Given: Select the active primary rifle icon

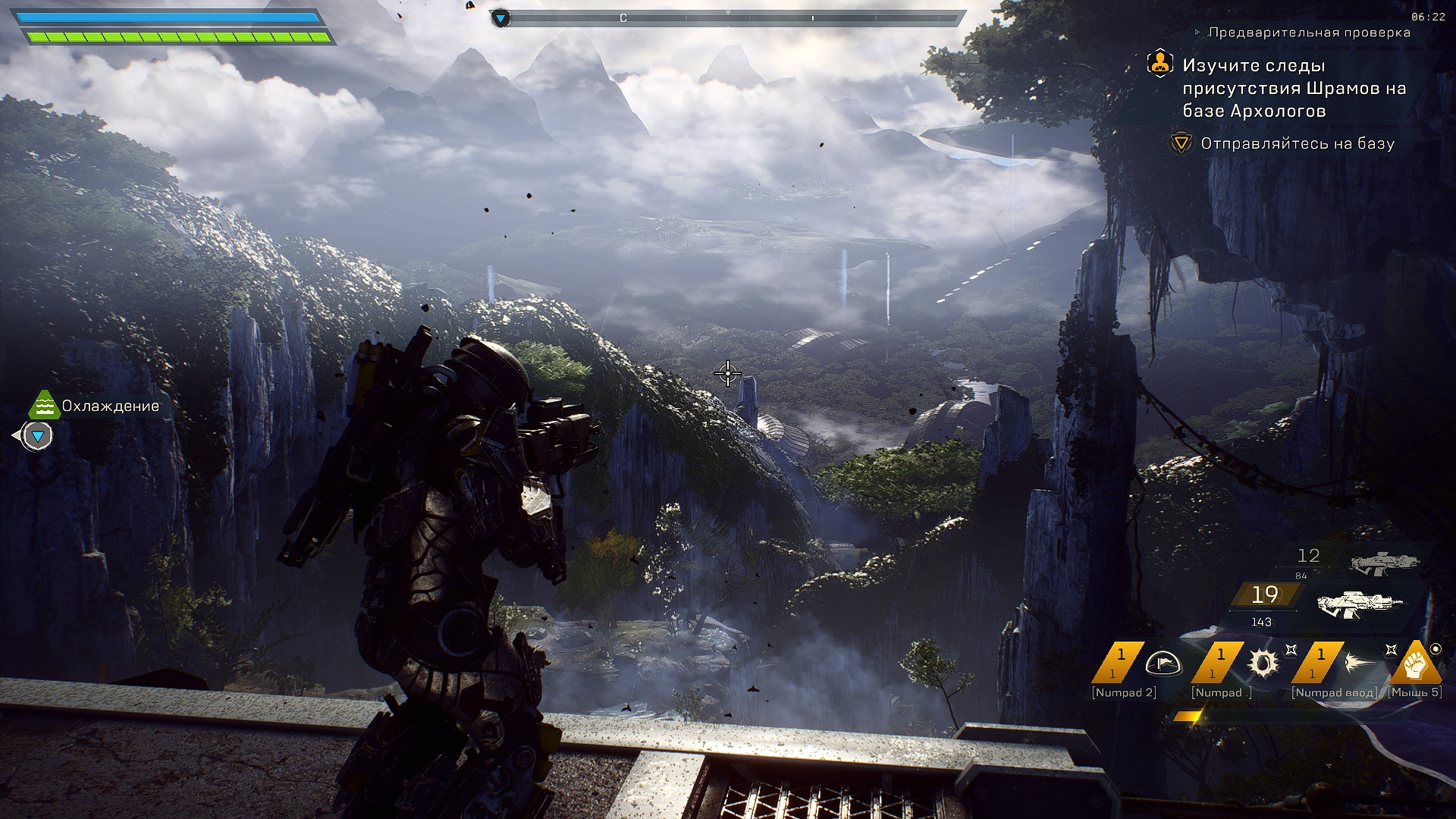Looking at the screenshot, I should pyautogui.click(x=1360, y=604).
